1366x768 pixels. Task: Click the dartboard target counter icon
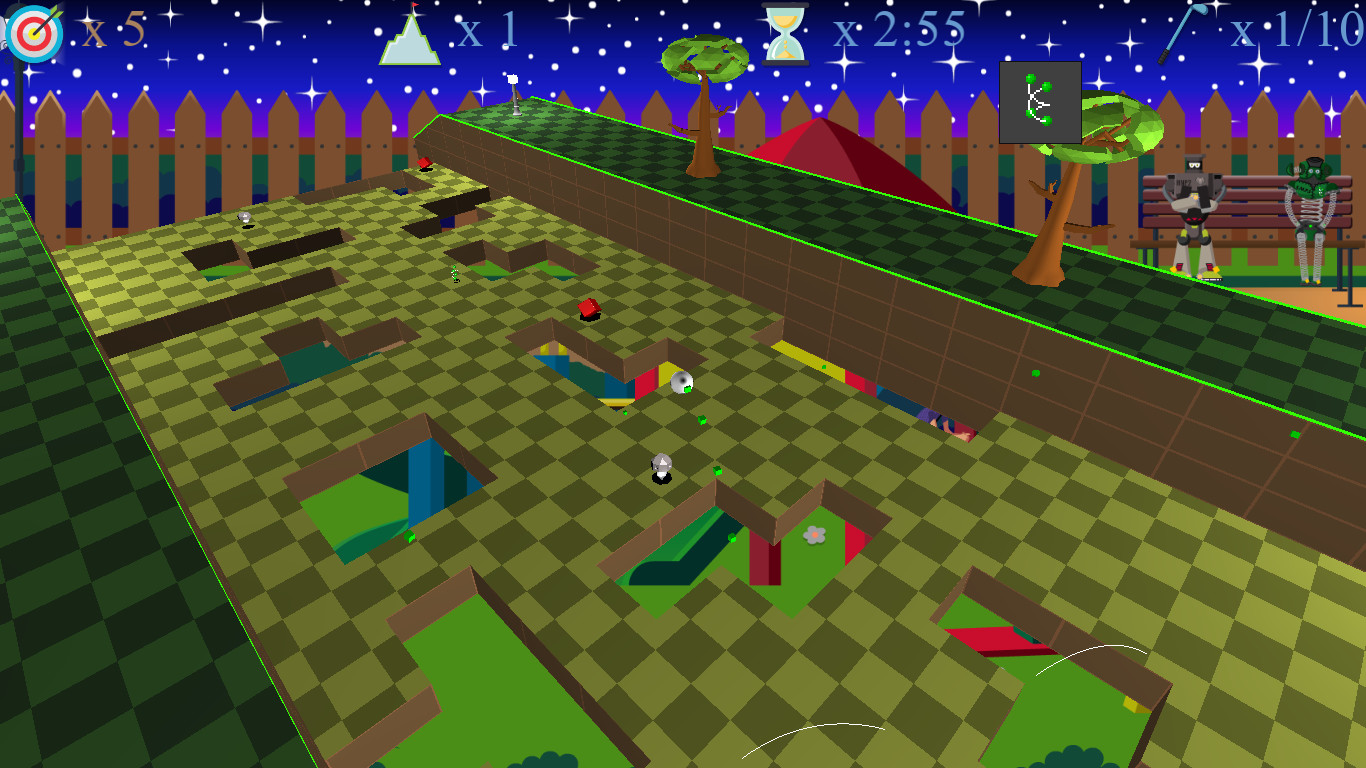click(x=33, y=33)
